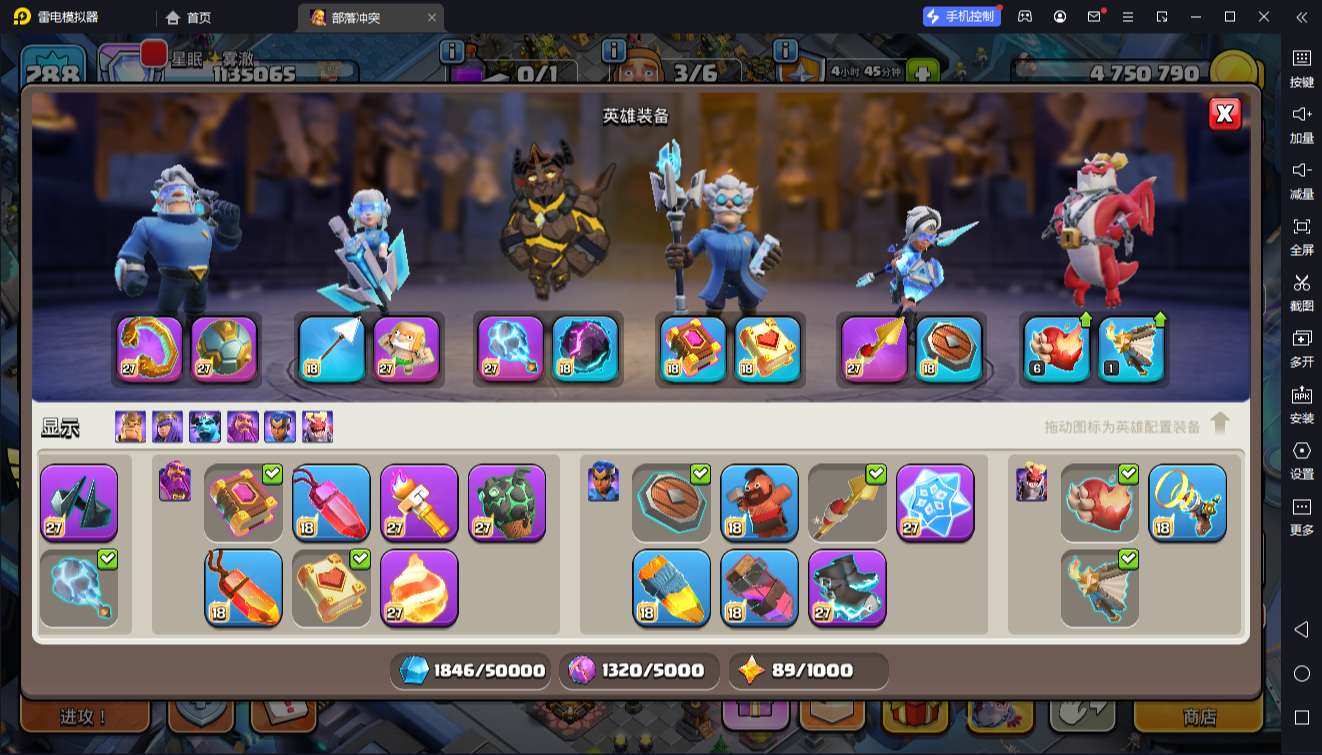Select the equipped Frozen Arrow slot
The width and height of the screenshot is (1322, 755).
click(332, 349)
